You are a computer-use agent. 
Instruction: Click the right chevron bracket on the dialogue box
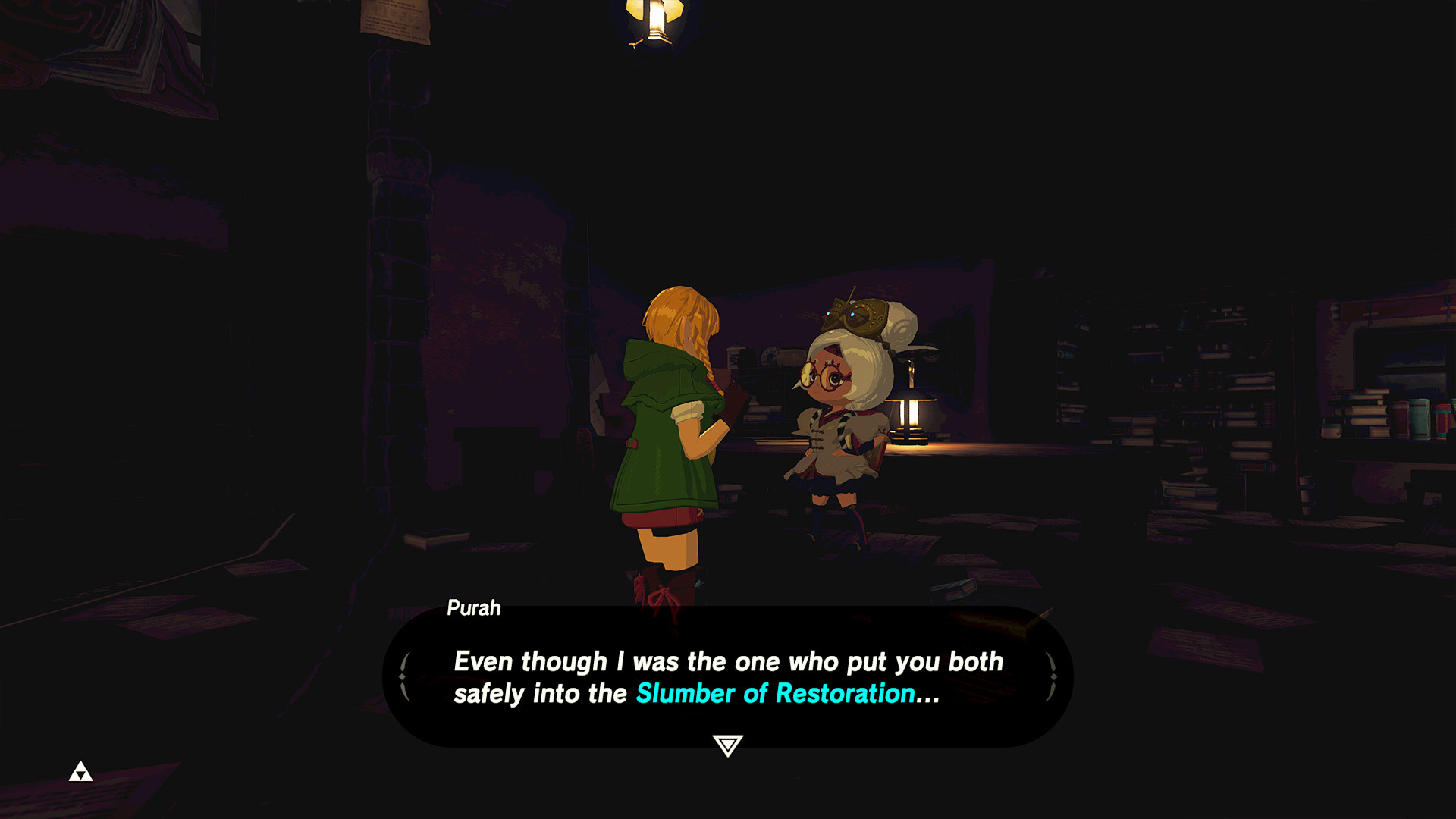pos(1053,675)
